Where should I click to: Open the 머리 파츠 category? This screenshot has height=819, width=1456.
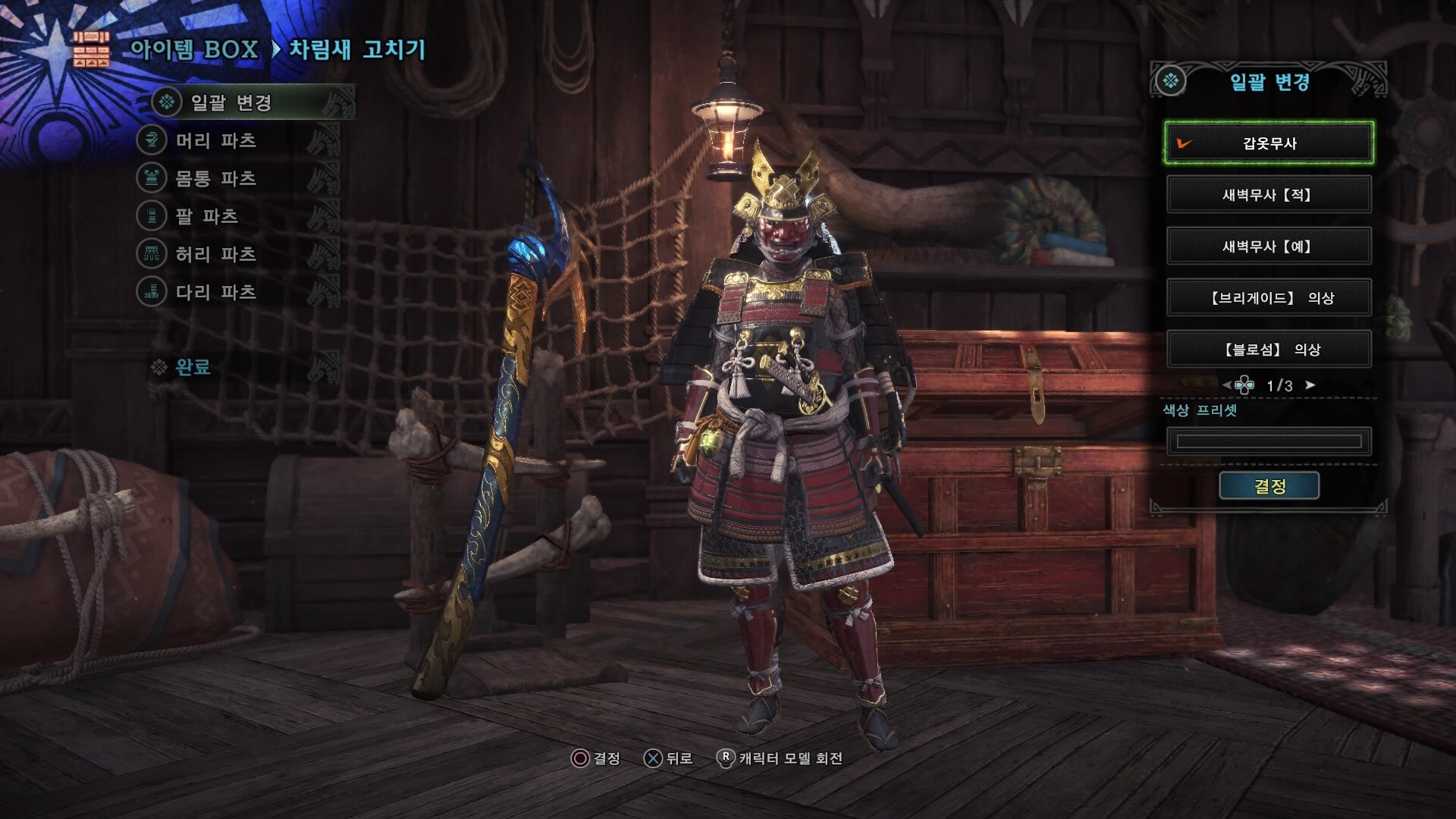[x=216, y=140]
